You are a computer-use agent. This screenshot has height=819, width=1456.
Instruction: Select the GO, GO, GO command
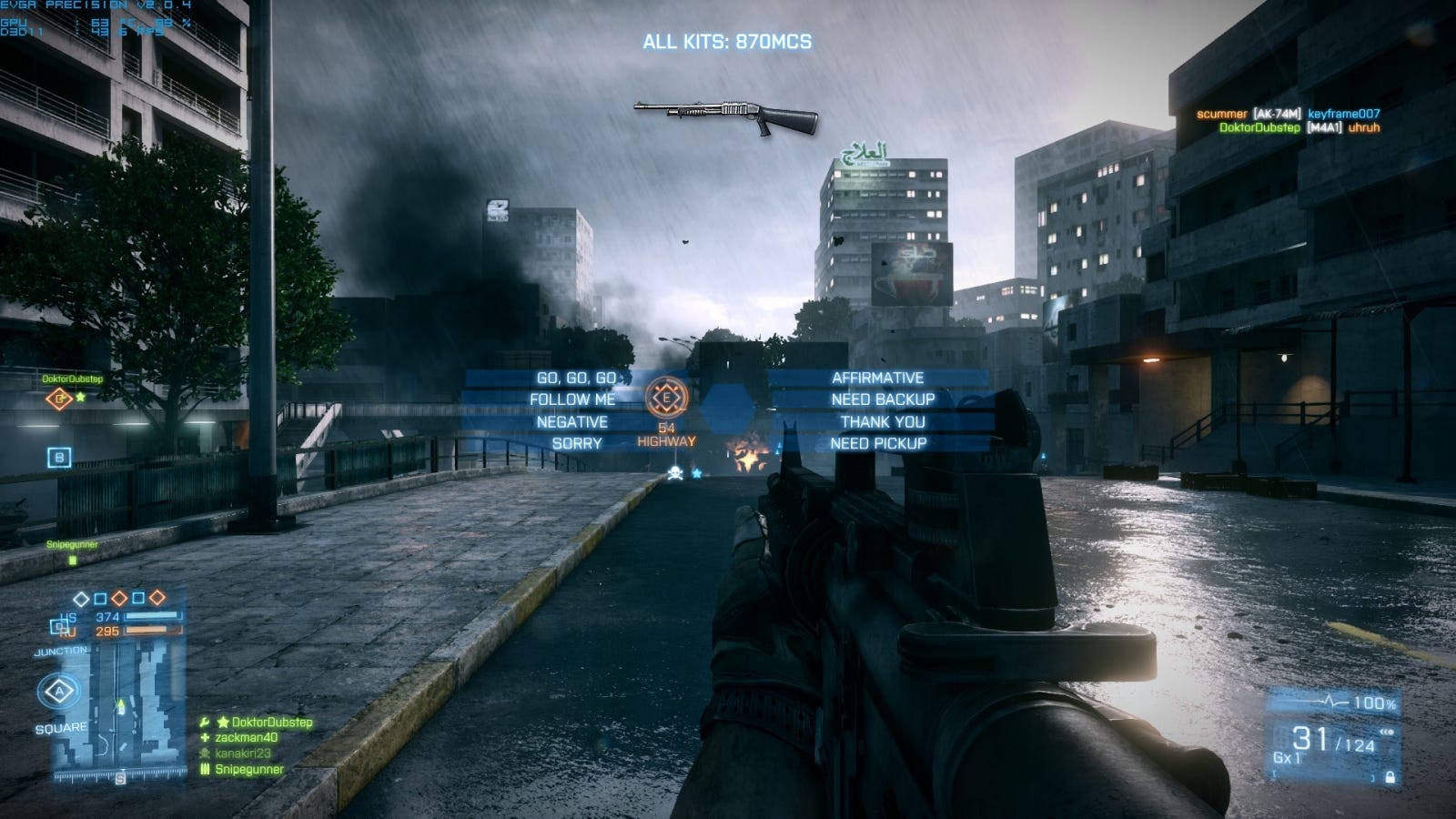point(576,378)
